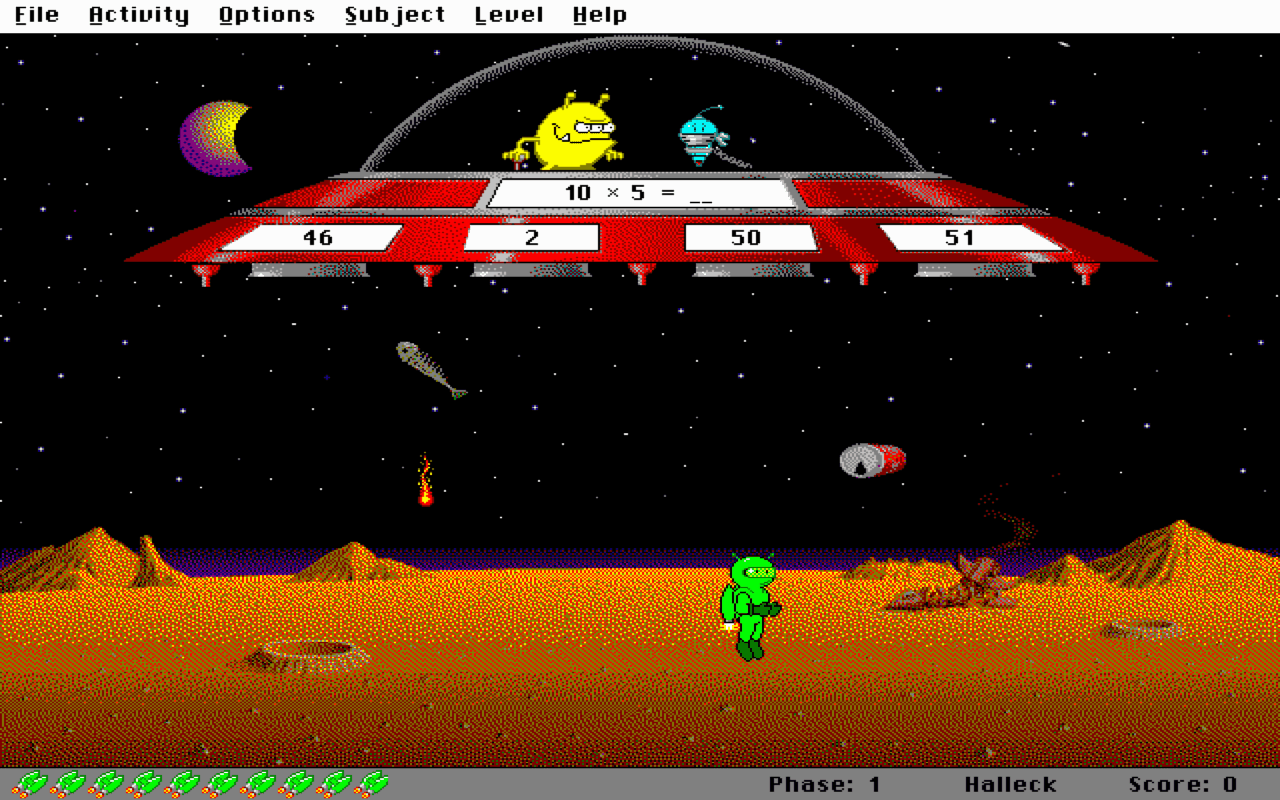Open the Activity menu
This screenshot has height=800, width=1280.
pyautogui.click(x=138, y=14)
